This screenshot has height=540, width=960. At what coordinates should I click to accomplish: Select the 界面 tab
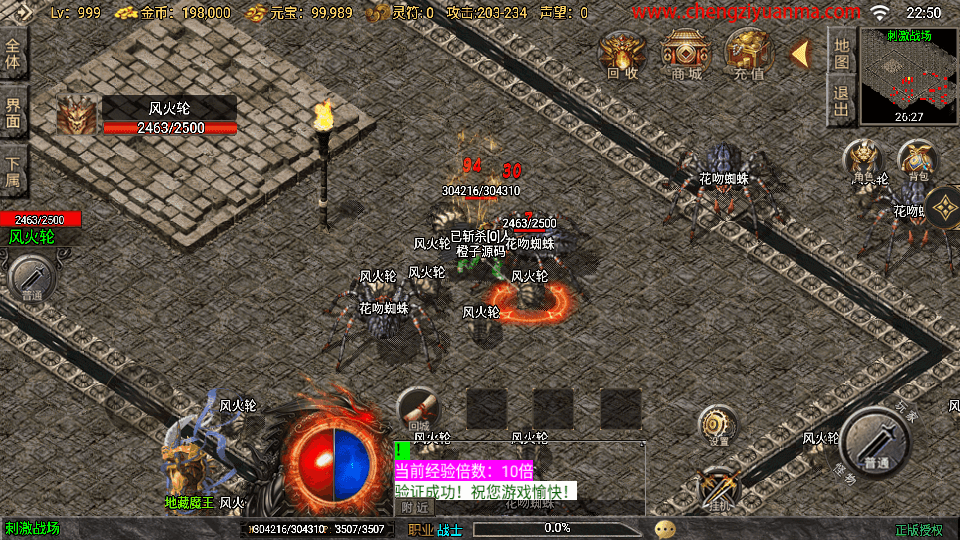[x=13, y=111]
